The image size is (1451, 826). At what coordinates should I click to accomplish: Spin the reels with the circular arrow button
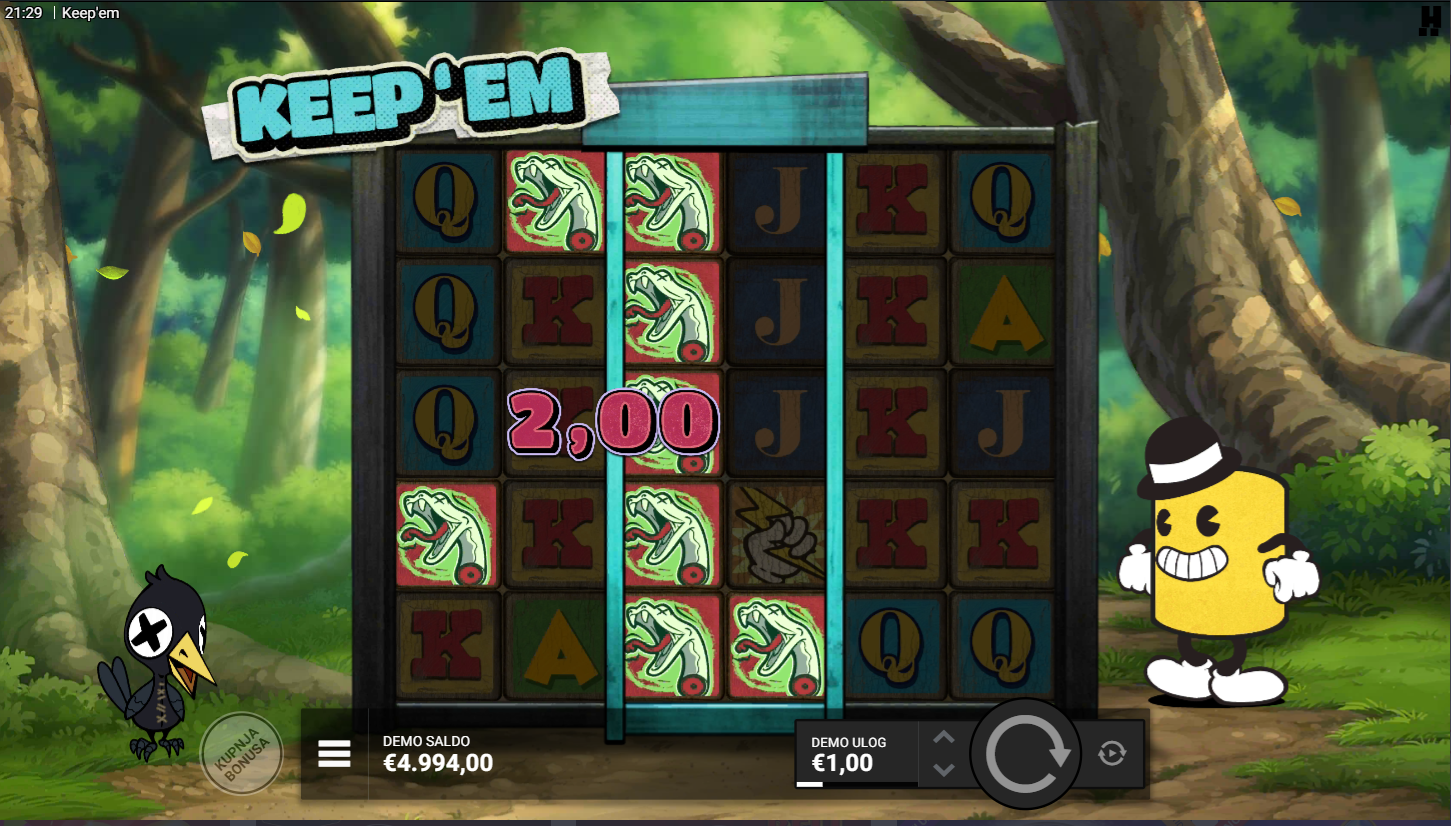click(1026, 754)
